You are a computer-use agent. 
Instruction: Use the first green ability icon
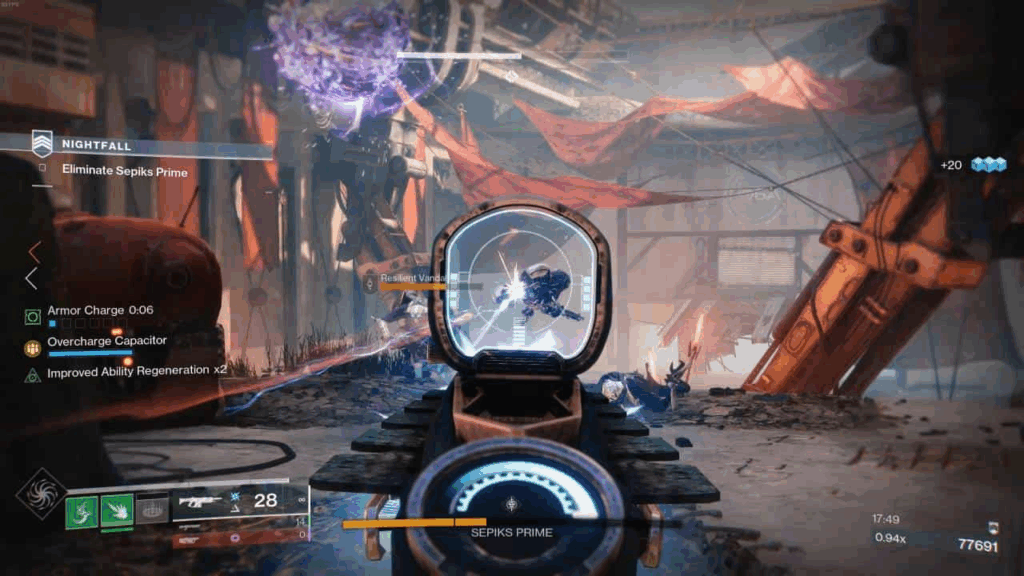click(81, 510)
